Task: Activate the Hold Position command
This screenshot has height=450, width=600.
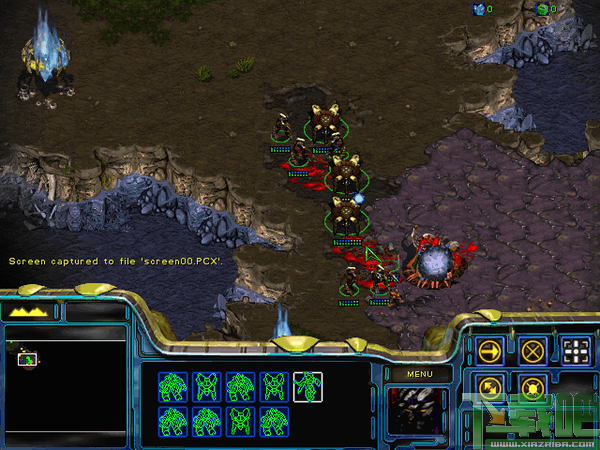Action: pyautogui.click(x=534, y=387)
